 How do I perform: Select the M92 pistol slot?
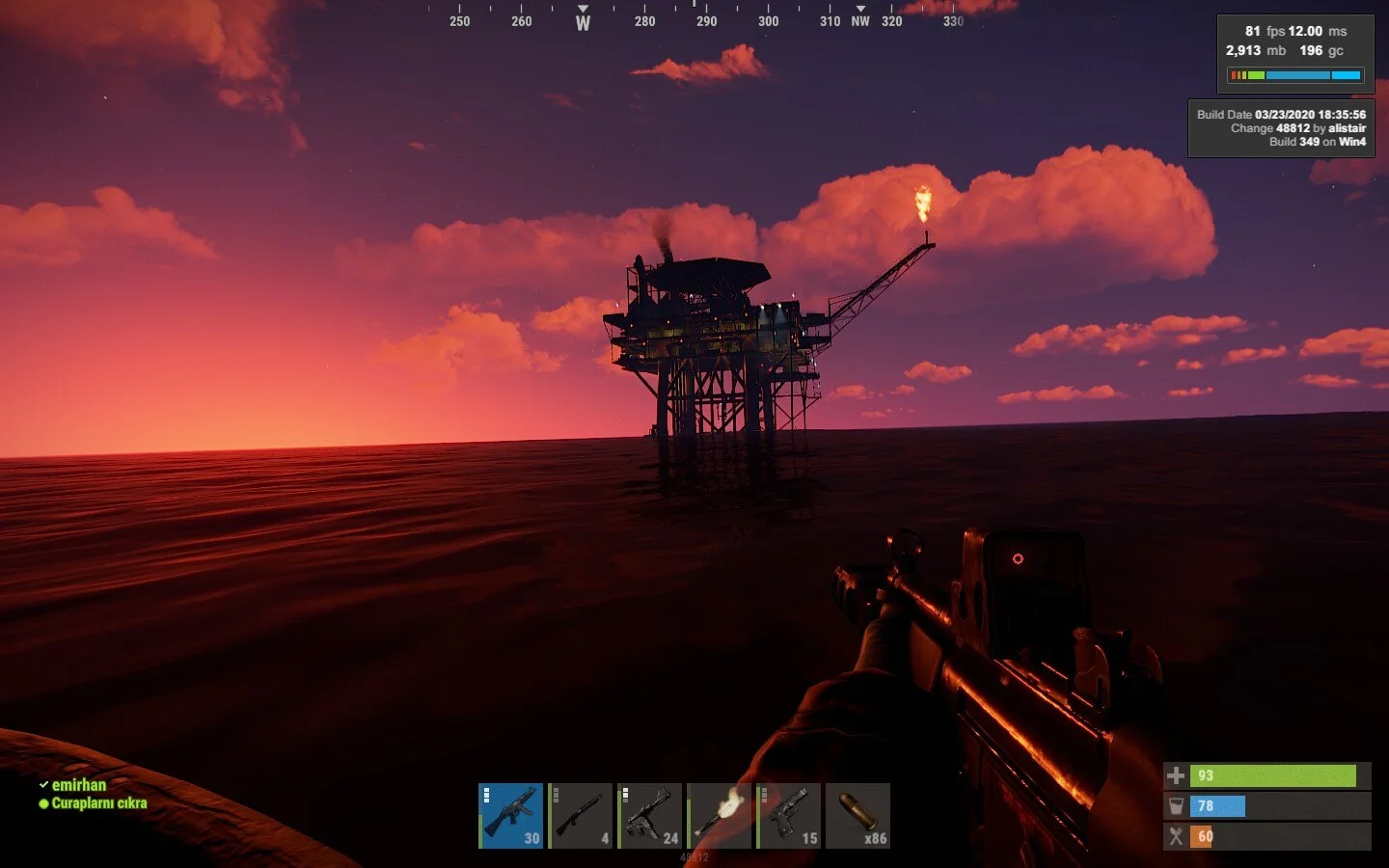(x=789, y=816)
